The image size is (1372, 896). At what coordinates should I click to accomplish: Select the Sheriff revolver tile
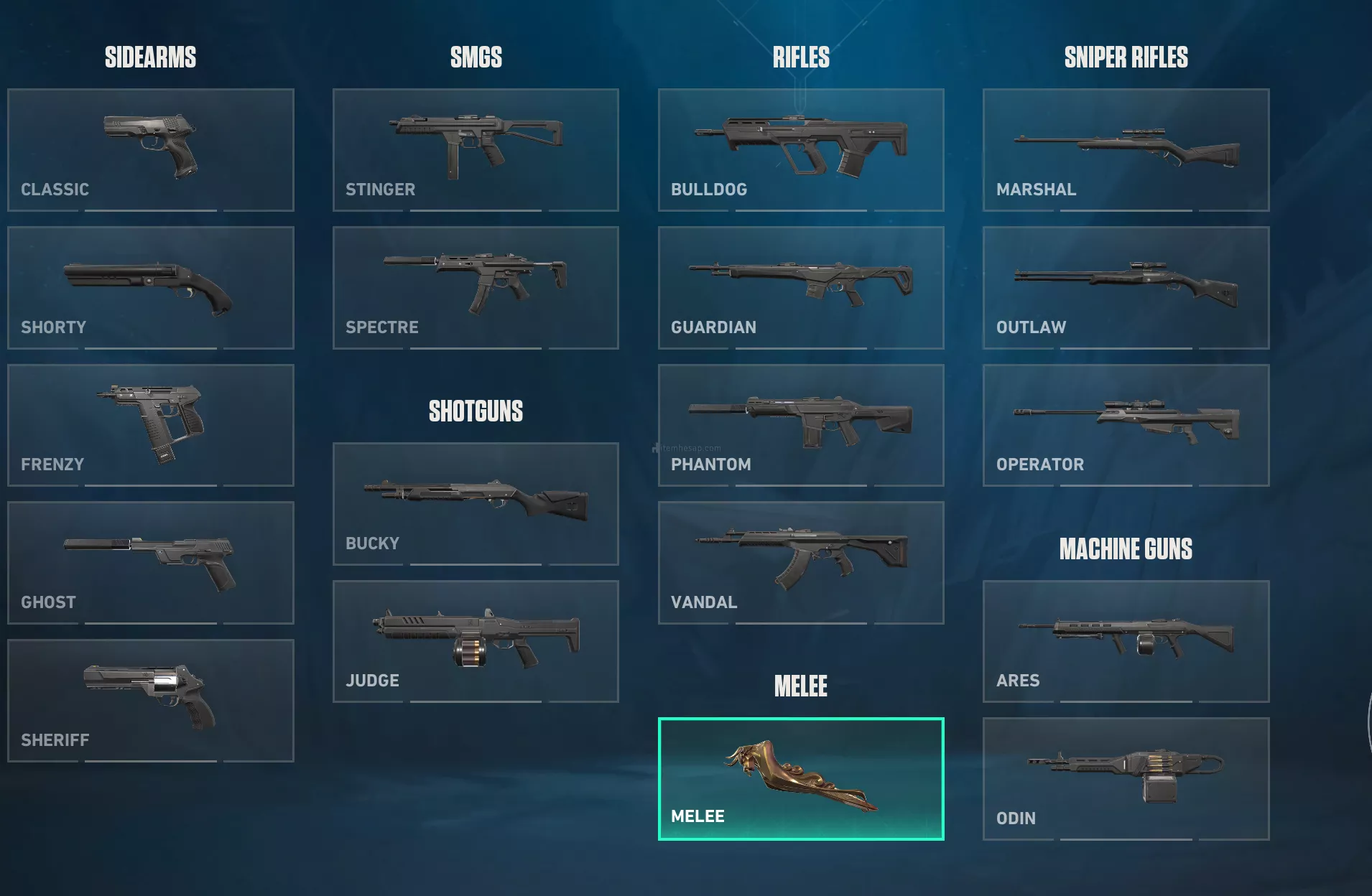151,701
